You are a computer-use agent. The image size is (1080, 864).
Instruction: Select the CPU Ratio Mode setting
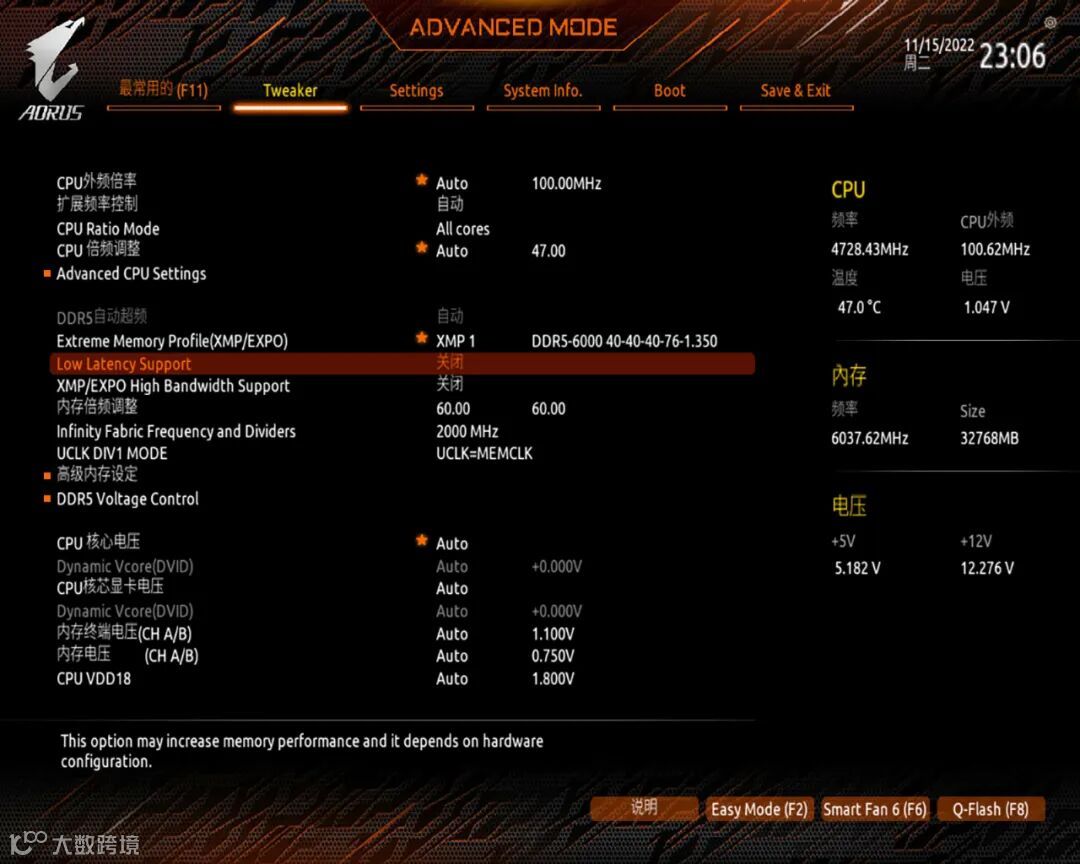108,229
